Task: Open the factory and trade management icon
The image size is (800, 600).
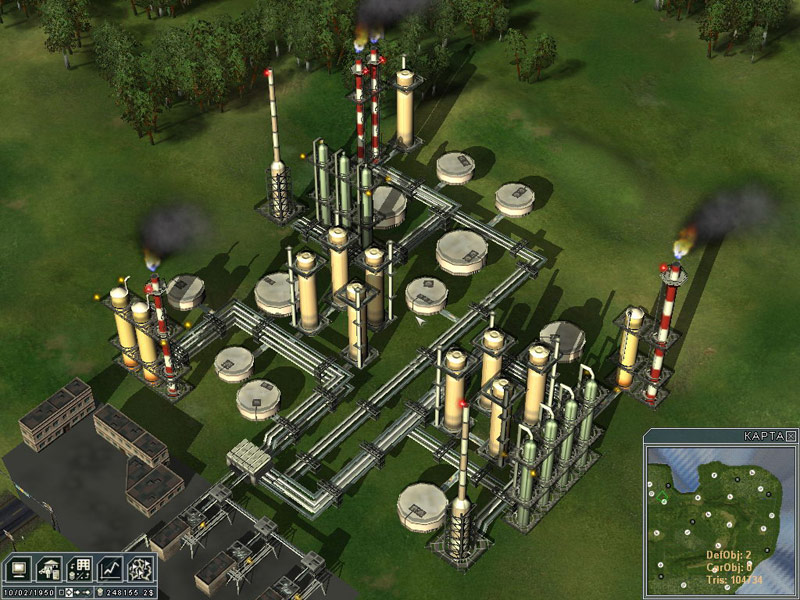Action: (79, 568)
